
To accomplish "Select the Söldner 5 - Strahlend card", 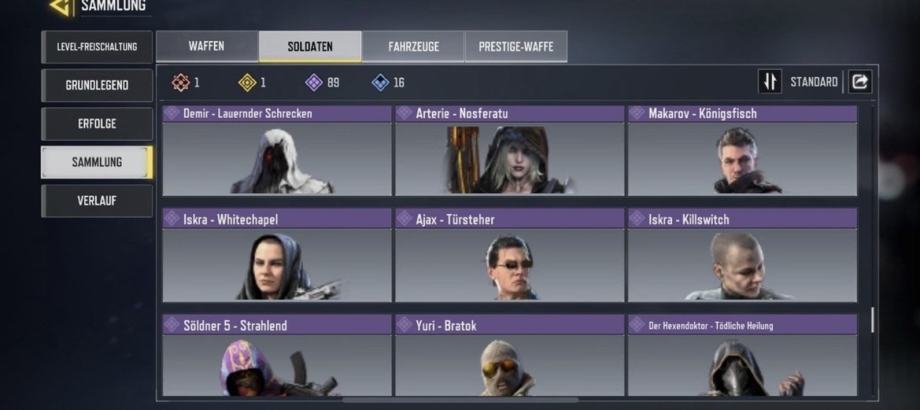I will point(277,357).
